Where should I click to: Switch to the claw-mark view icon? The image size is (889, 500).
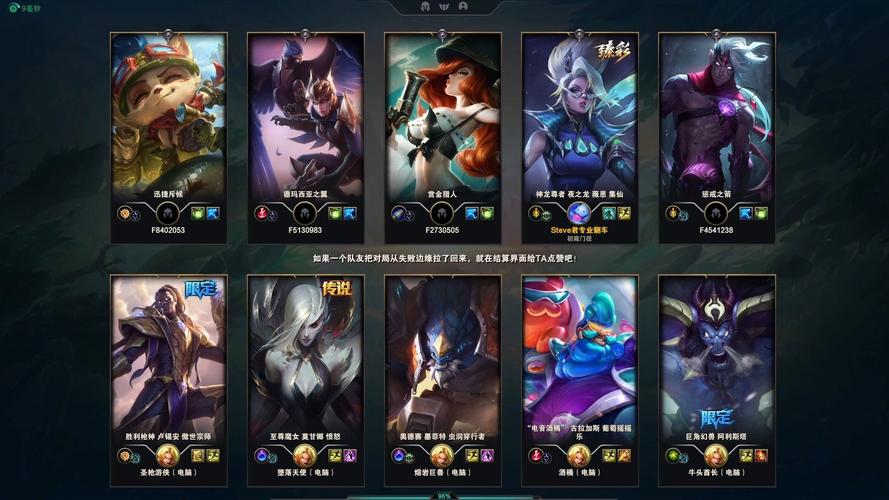tap(445, 6)
